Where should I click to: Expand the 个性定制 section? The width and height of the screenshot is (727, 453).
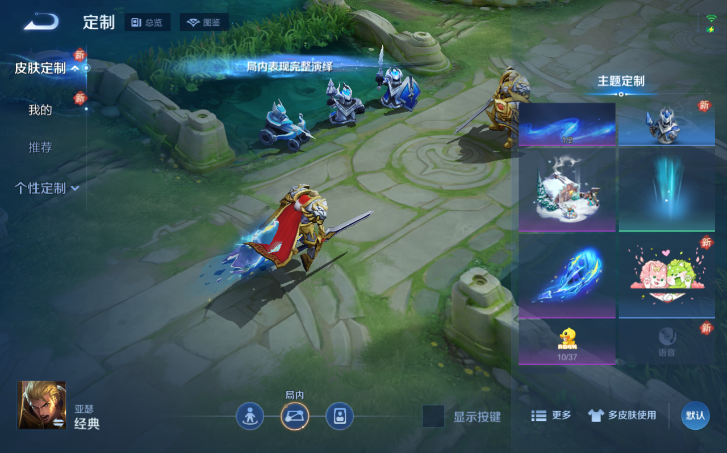(x=47, y=187)
